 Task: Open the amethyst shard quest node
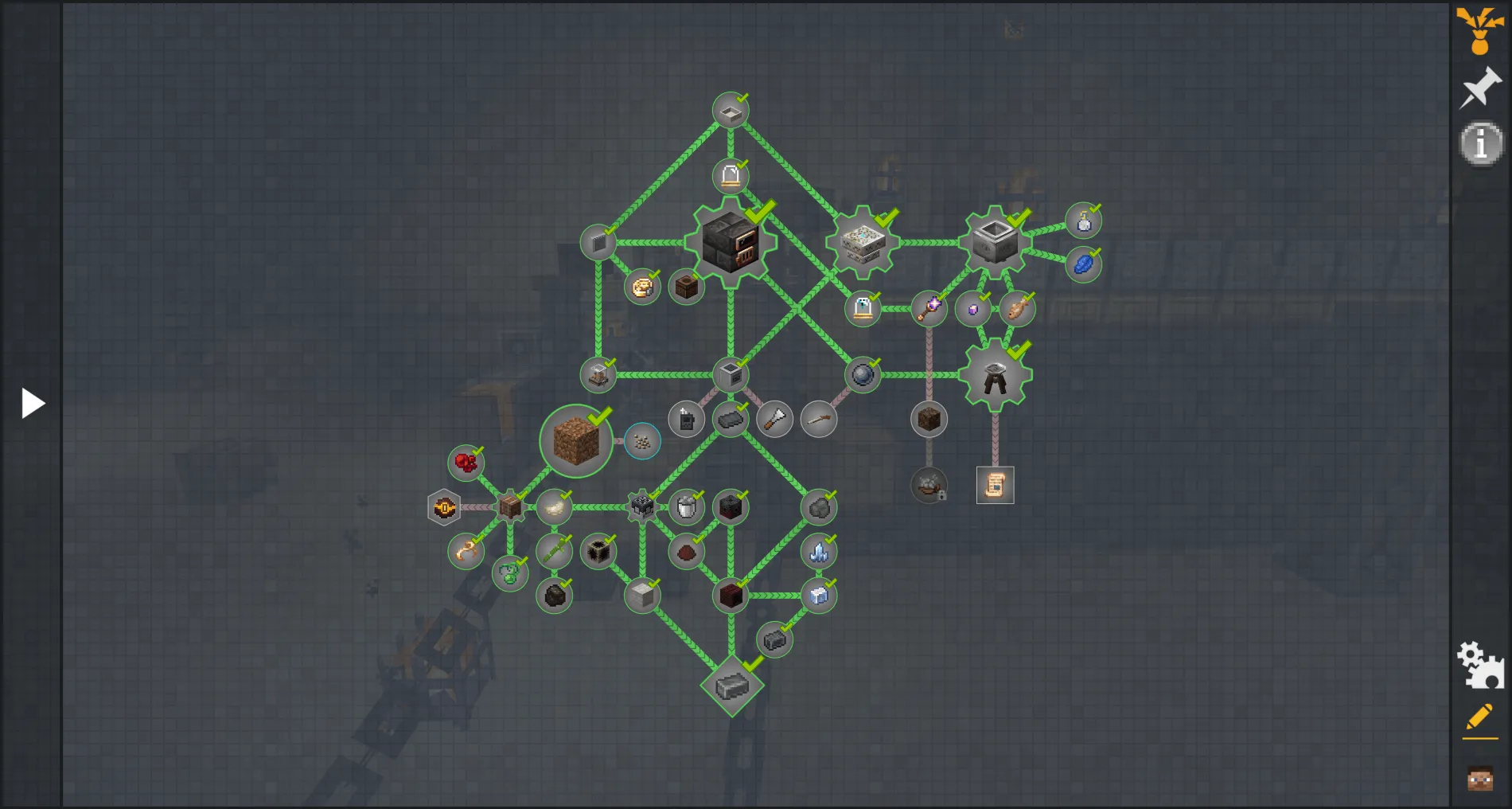972,309
